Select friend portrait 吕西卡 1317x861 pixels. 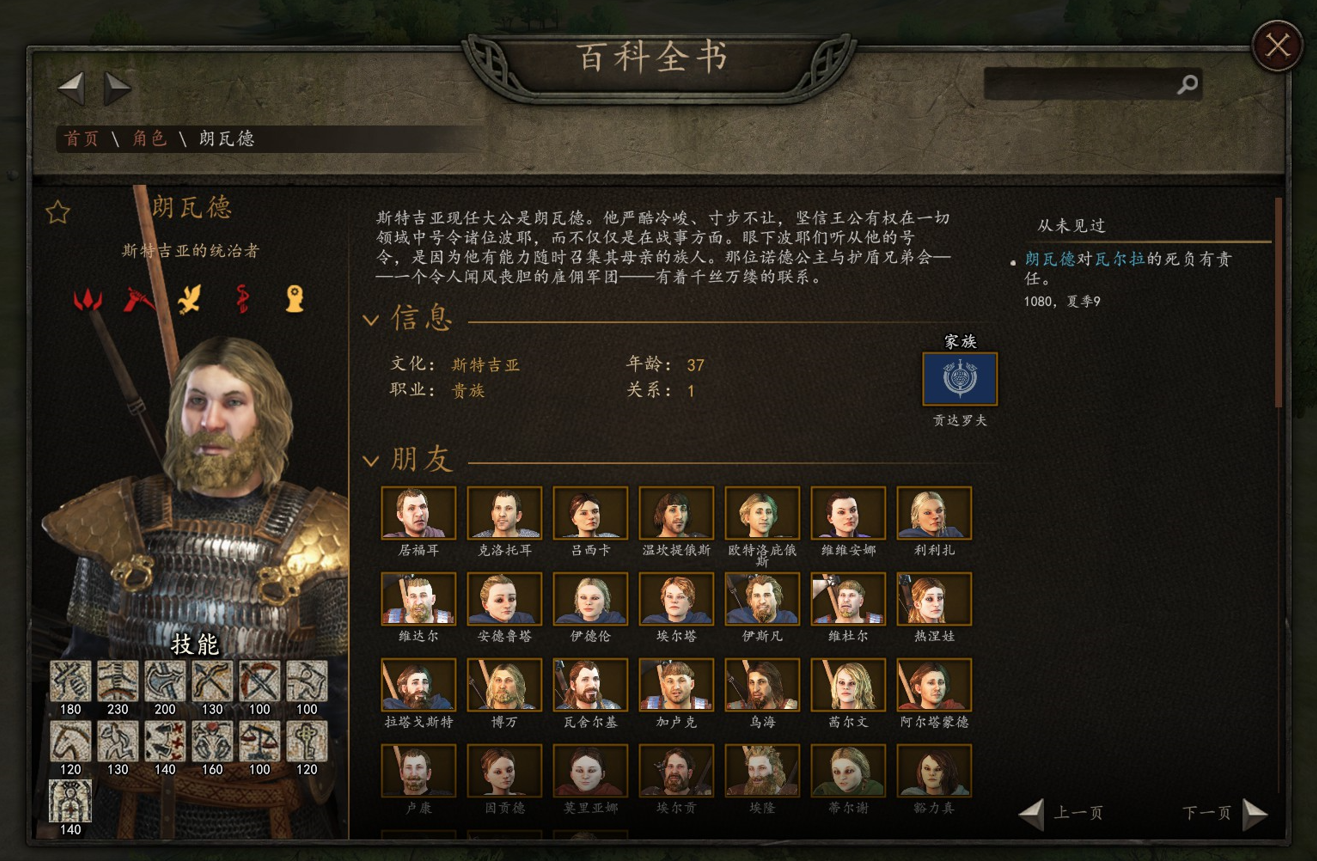(590, 513)
